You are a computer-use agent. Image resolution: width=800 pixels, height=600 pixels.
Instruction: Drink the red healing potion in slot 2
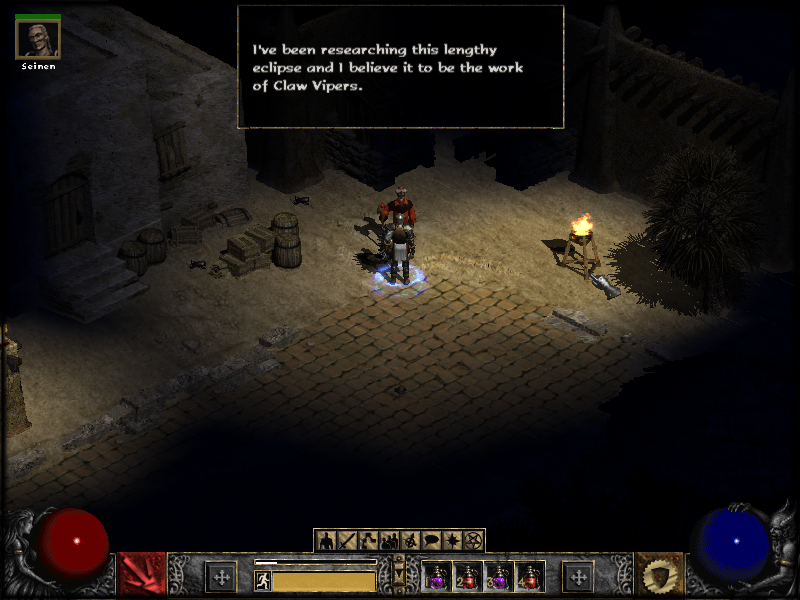coord(468,577)
